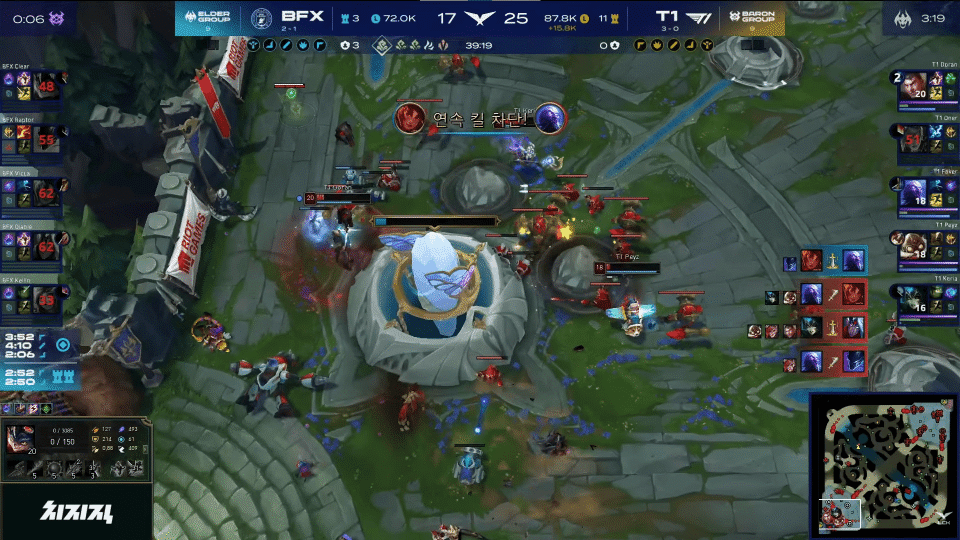Viewport: 960px width, 540px height.
Task: Select the BFX Raptor player portrait
Action: pos(46,139)
